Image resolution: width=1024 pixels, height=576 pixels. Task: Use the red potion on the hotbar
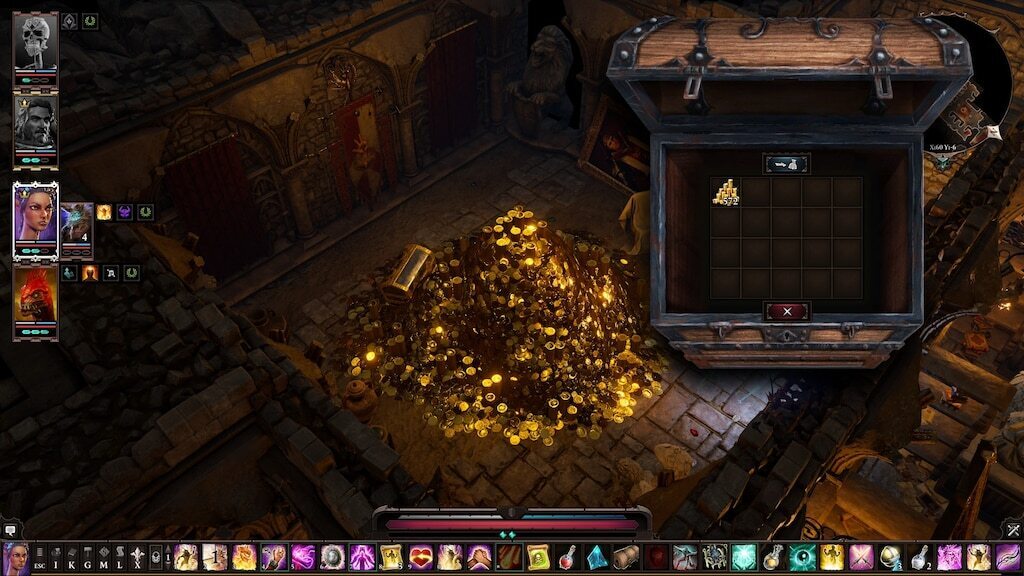point(568,558)
